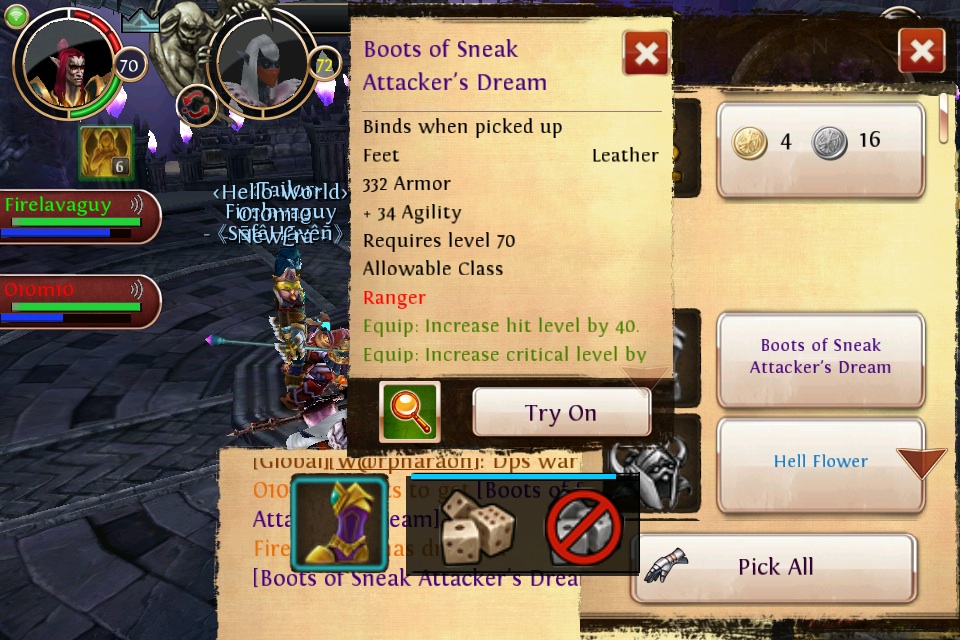The image size is (960, 640).
Task: Close the loot window
Action: click(x=921, y=50)
